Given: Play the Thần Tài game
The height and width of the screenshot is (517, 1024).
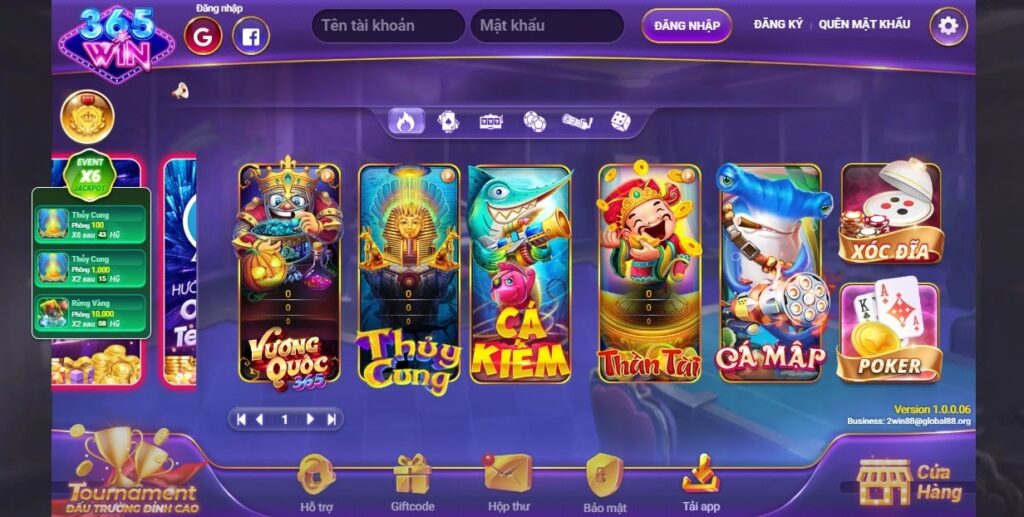Looking at the screenshot, I should (x=649, y=273).
